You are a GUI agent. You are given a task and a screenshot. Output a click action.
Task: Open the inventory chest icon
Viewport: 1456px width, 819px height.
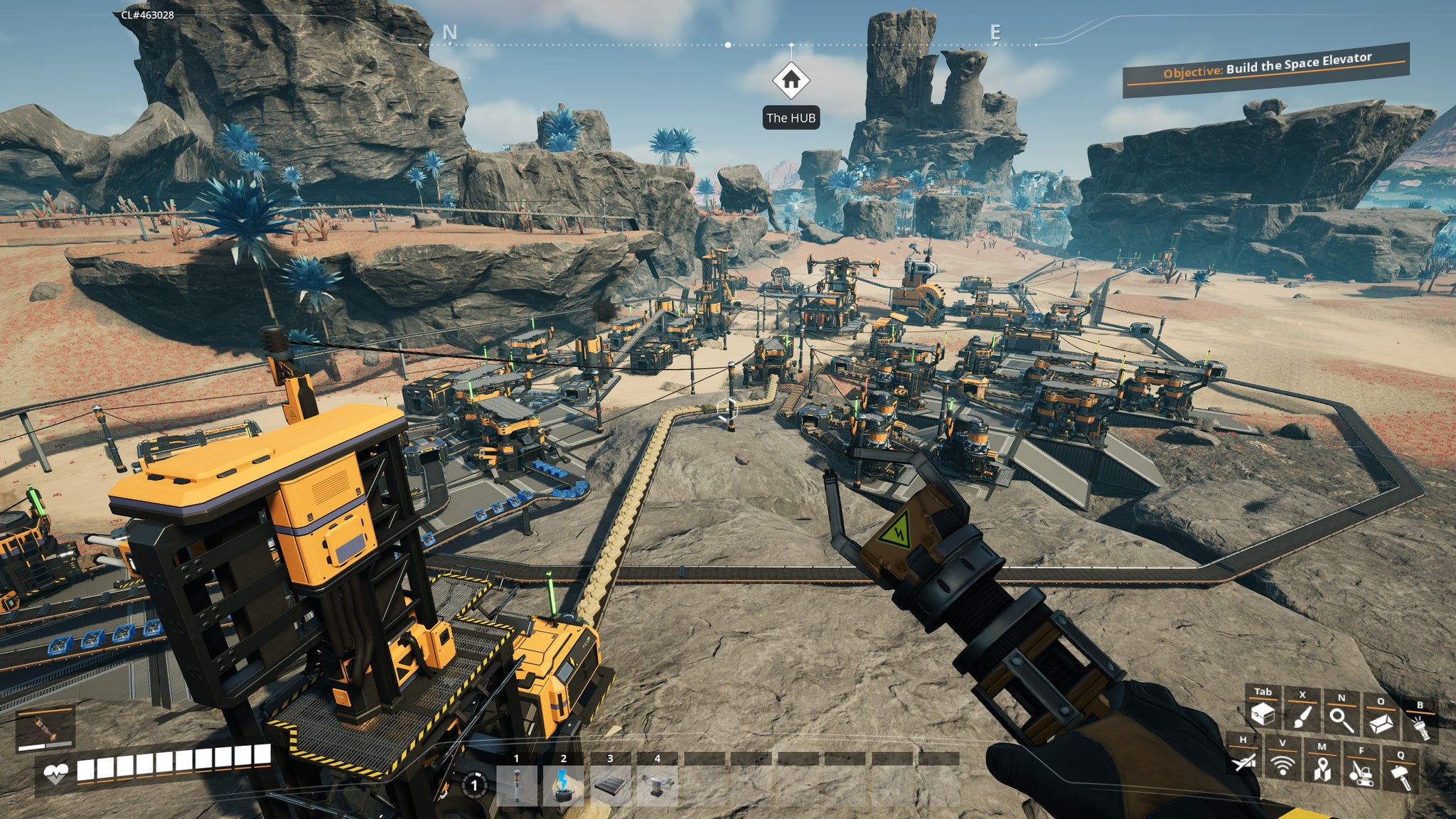(1263, 713)
